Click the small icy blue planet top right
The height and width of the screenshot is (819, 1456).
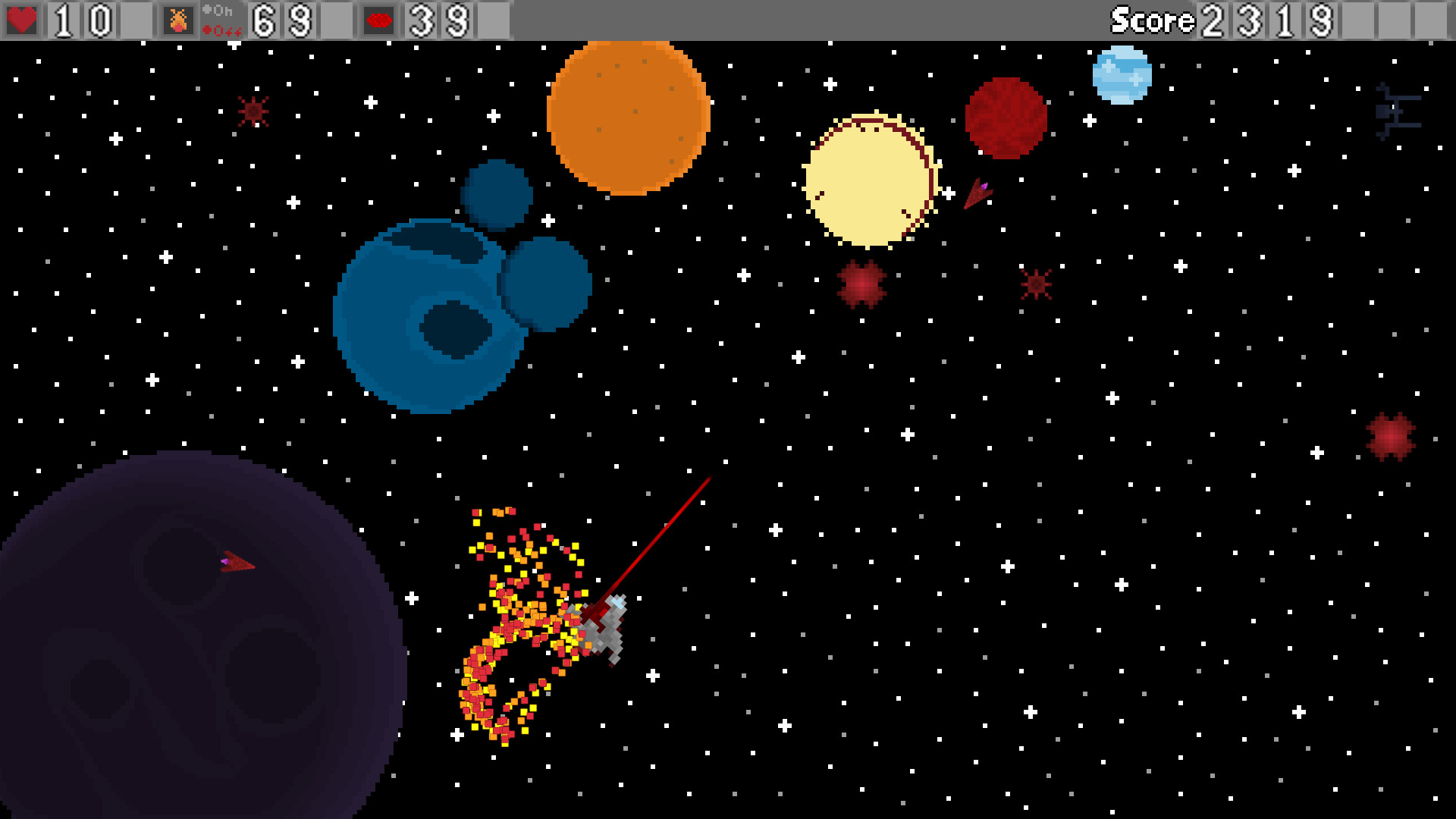[x=1122, y=74]
